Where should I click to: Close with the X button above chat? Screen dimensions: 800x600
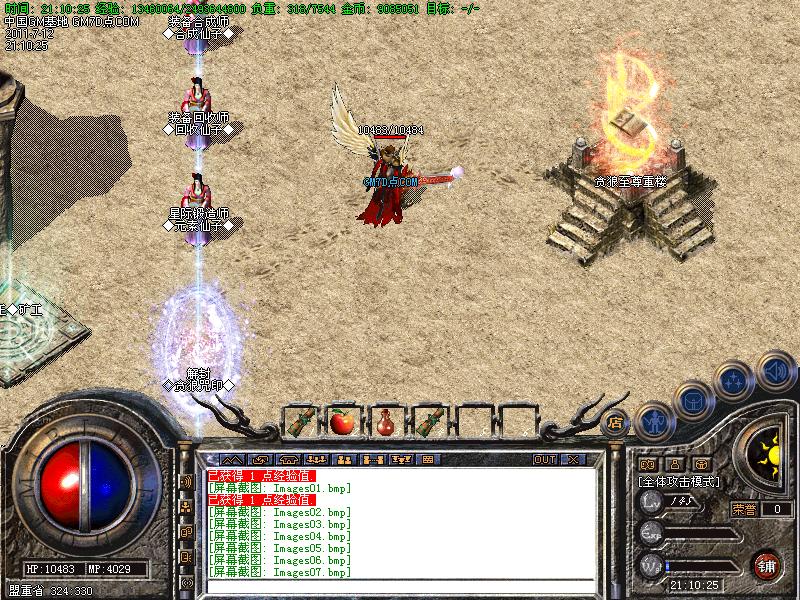pyautogui.click(x=573, y=459)
